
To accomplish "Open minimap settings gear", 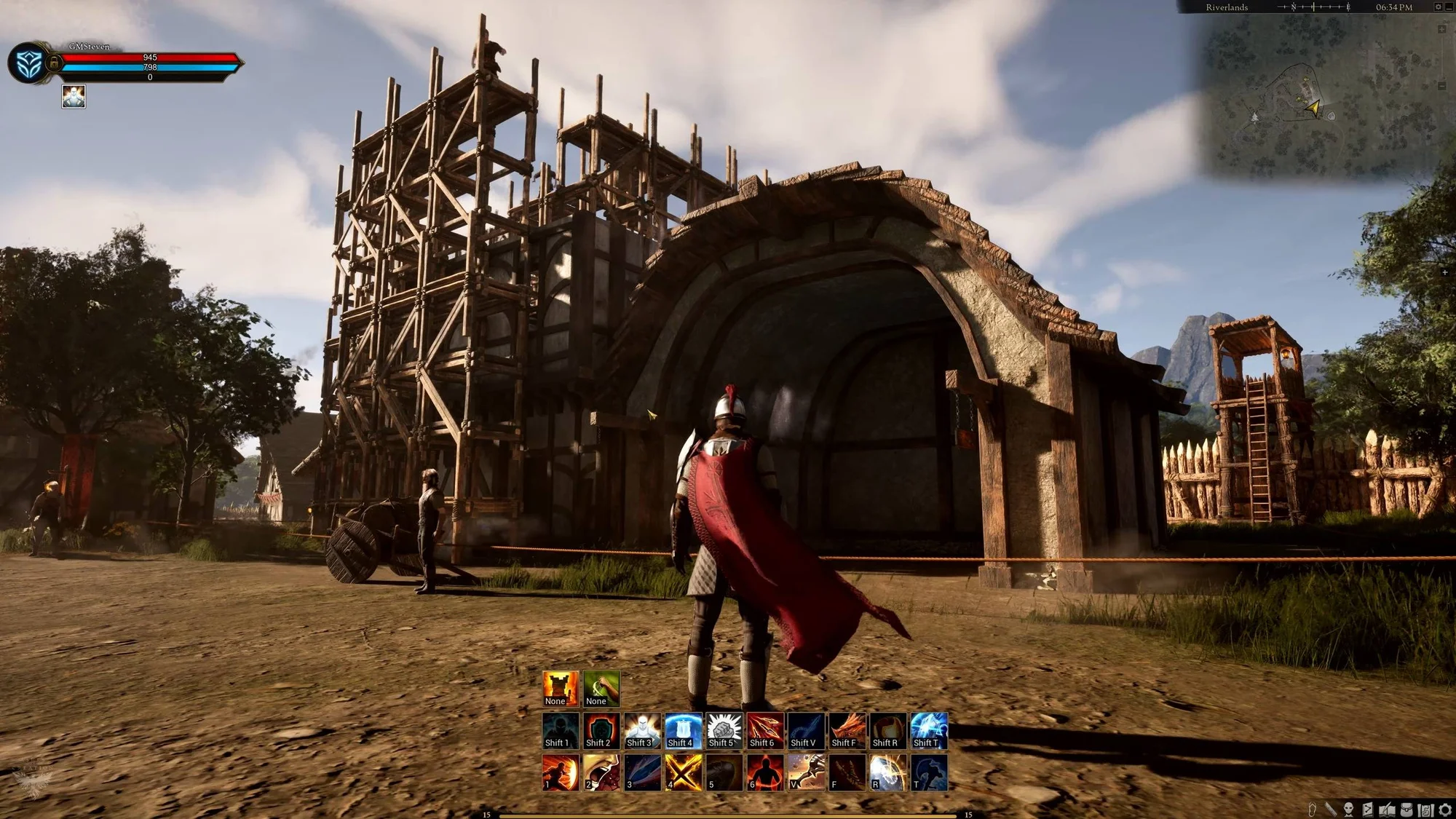I will pyautogui.click(x=1438, y=7).
